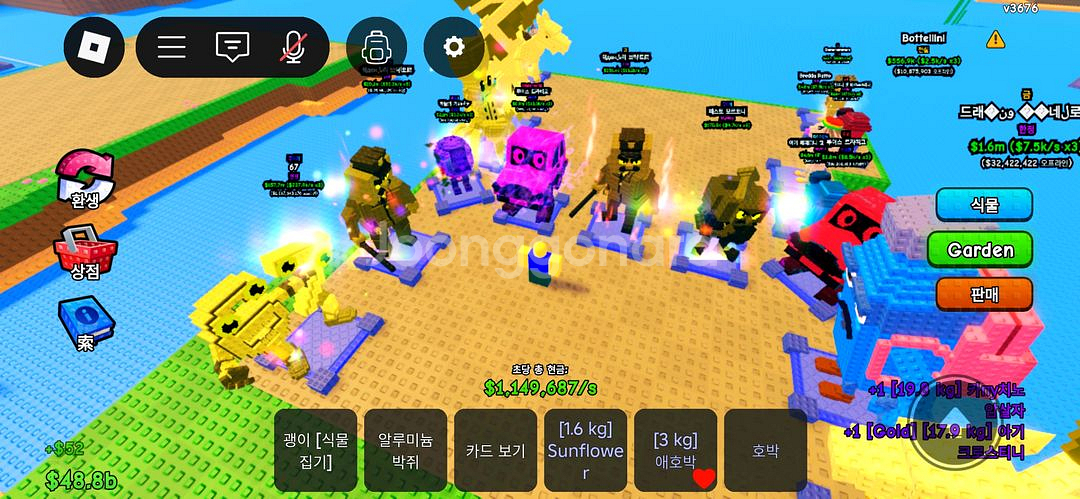Viewport: 1080px width, 499px height.
Task: Select the blue 식물 button
Action: coord(984,206)
